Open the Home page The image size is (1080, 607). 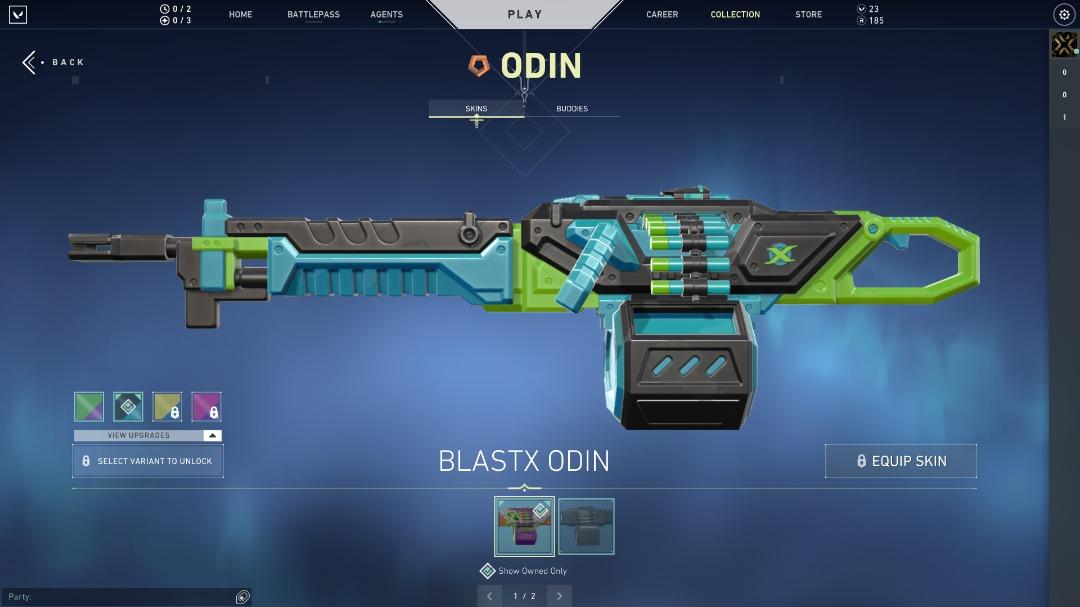240,15
